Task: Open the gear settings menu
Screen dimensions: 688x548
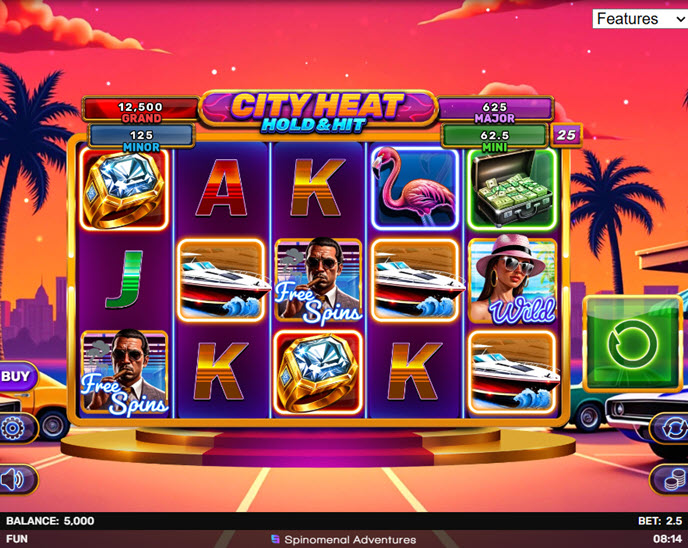Action: (13, 429)
